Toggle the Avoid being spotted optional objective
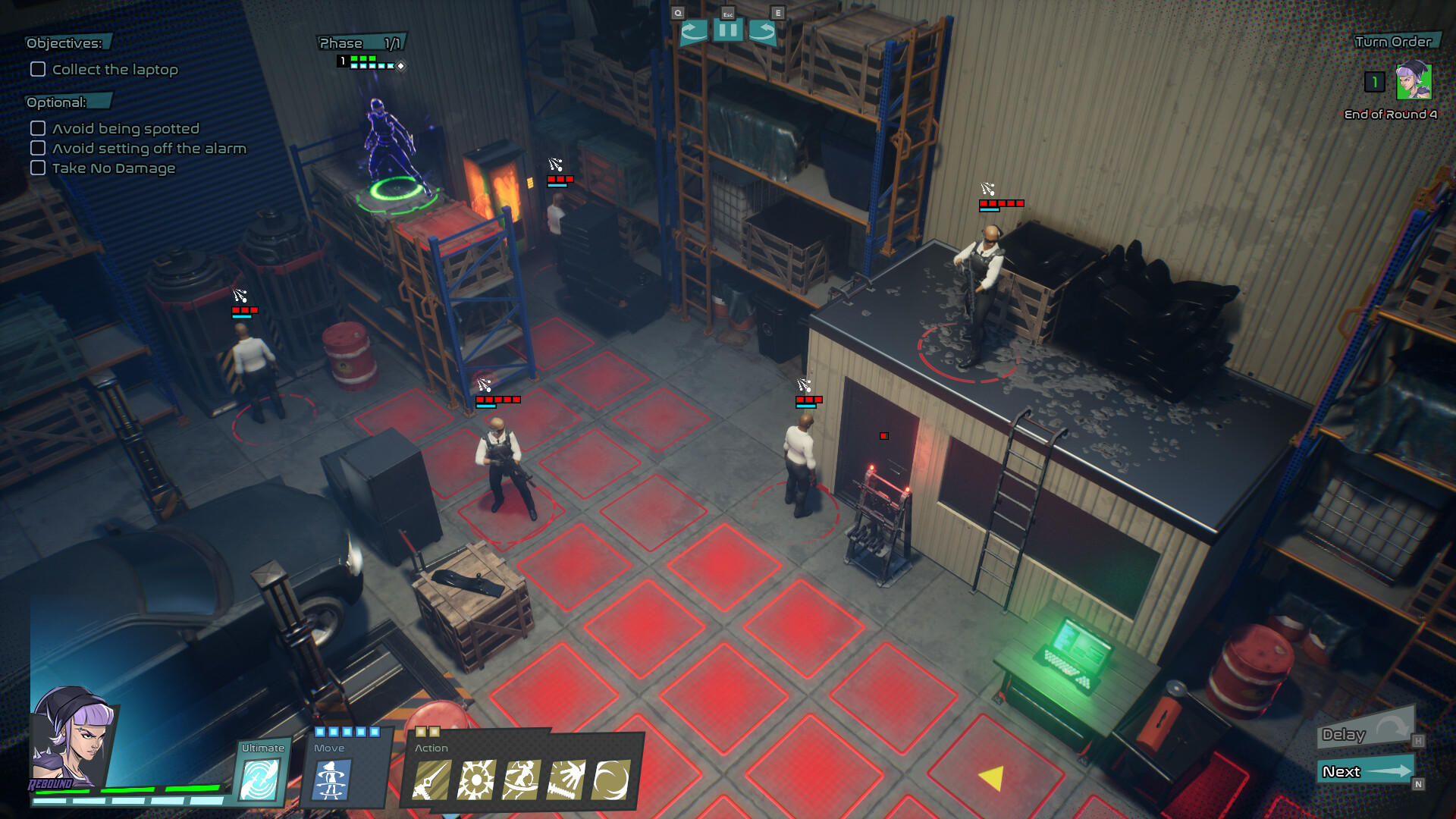This screenshot has height=819, width=1456. click(x=37, y=128)
